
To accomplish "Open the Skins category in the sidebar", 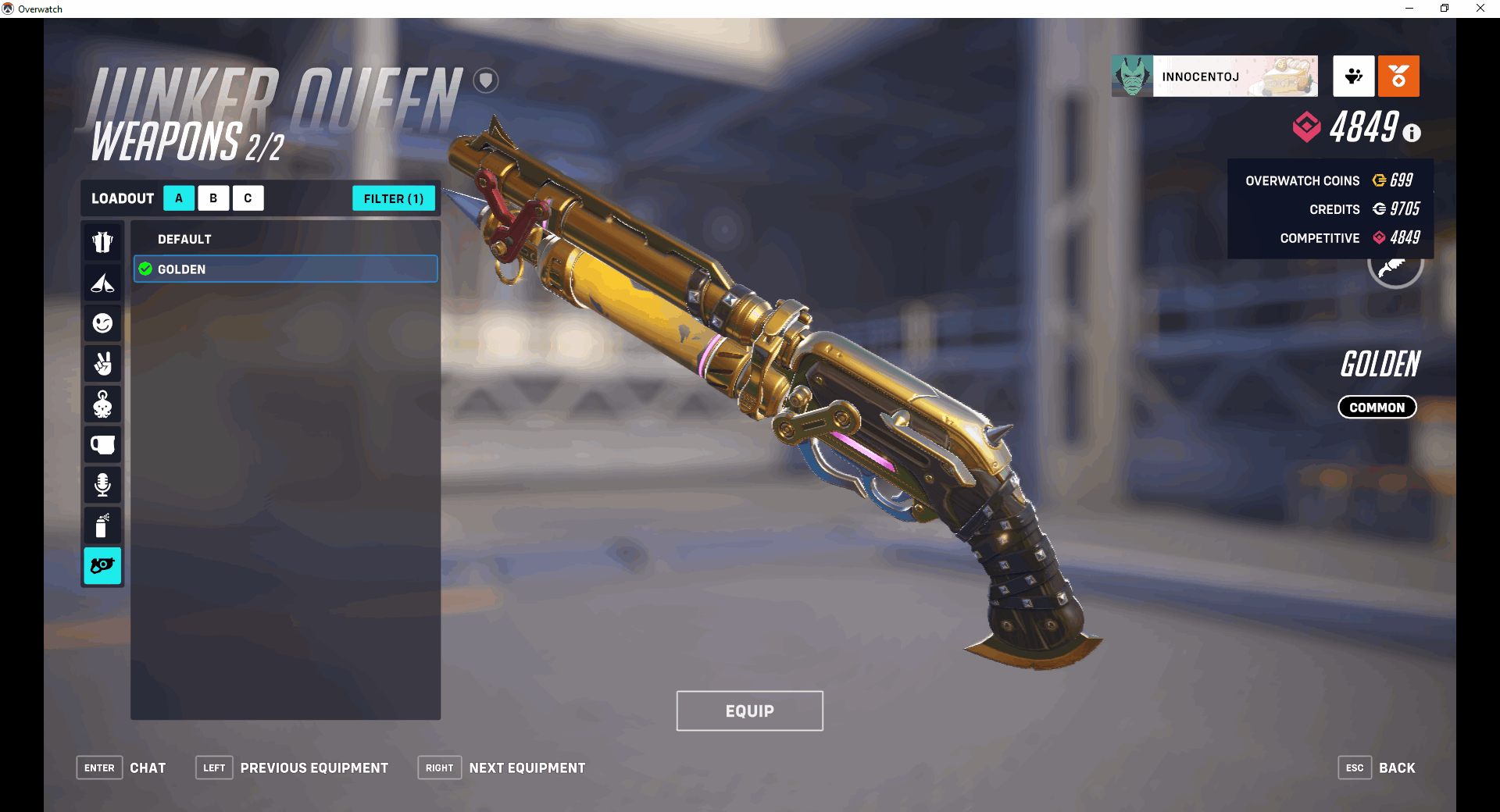I will (x=102, y=242).
